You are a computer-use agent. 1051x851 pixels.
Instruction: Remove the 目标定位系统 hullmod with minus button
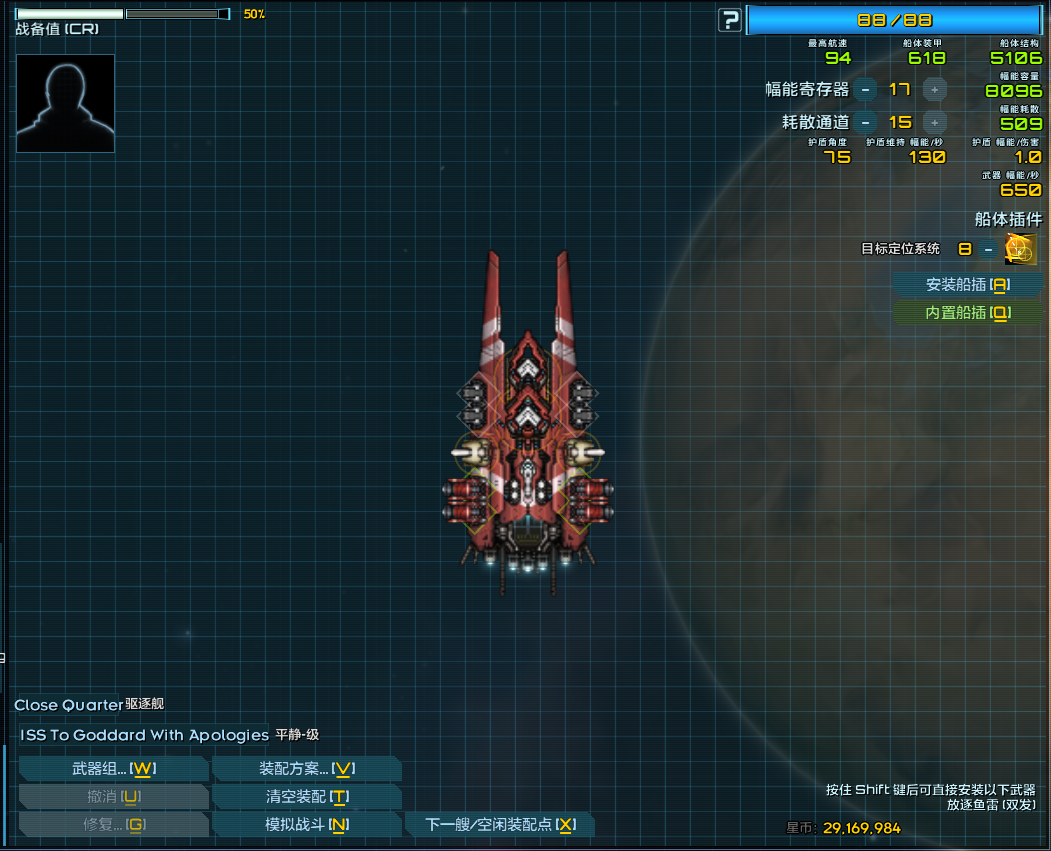tap(988, 249)
